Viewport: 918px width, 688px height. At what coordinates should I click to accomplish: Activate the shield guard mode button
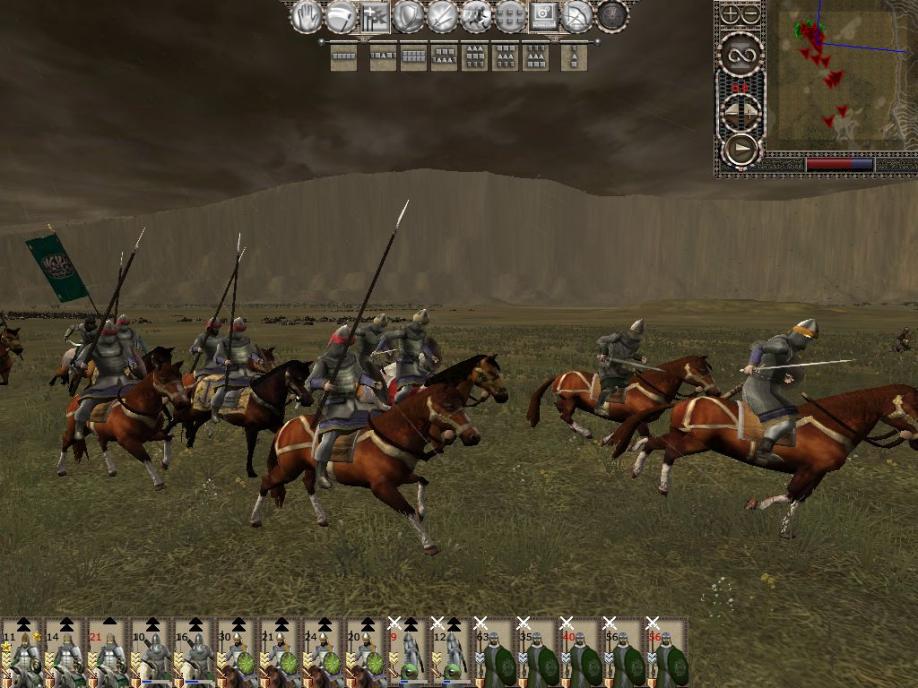click(408, 16)
